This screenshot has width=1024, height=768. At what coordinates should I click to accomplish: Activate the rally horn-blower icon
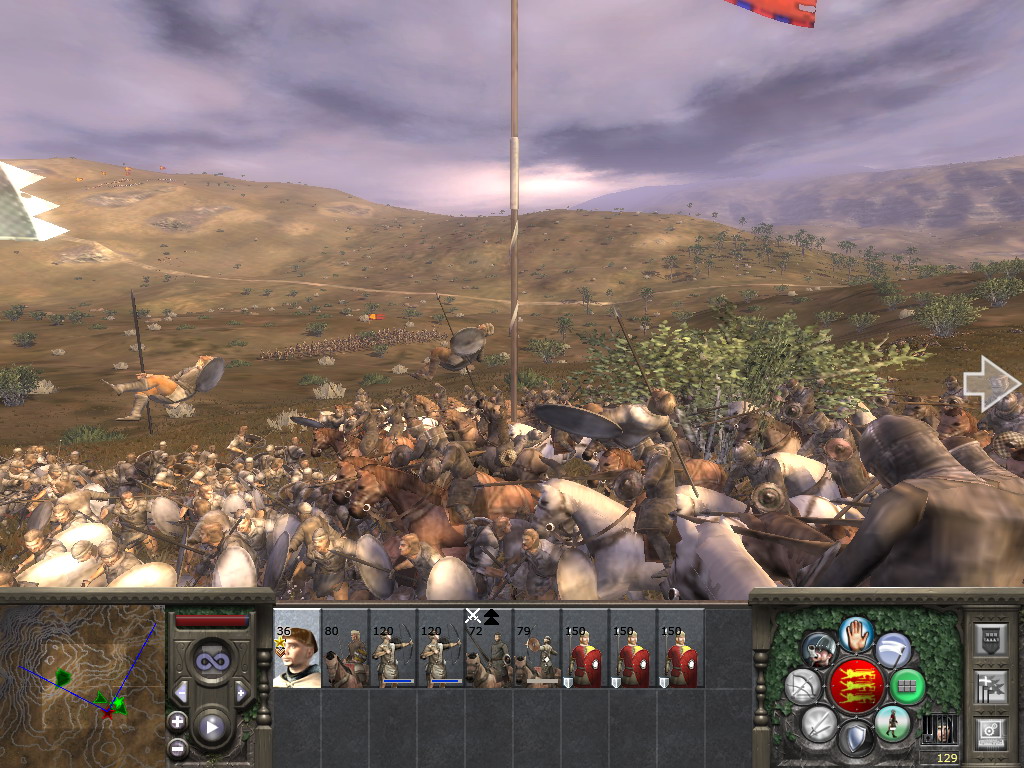[x=819, y=650]
